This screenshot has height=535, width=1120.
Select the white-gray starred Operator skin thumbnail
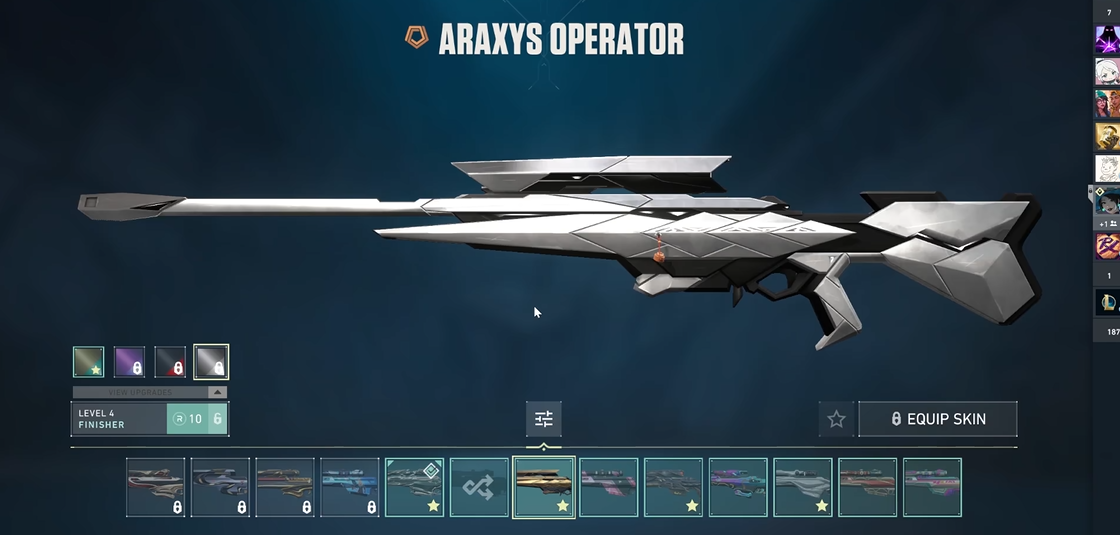click(x=802, y=488)
